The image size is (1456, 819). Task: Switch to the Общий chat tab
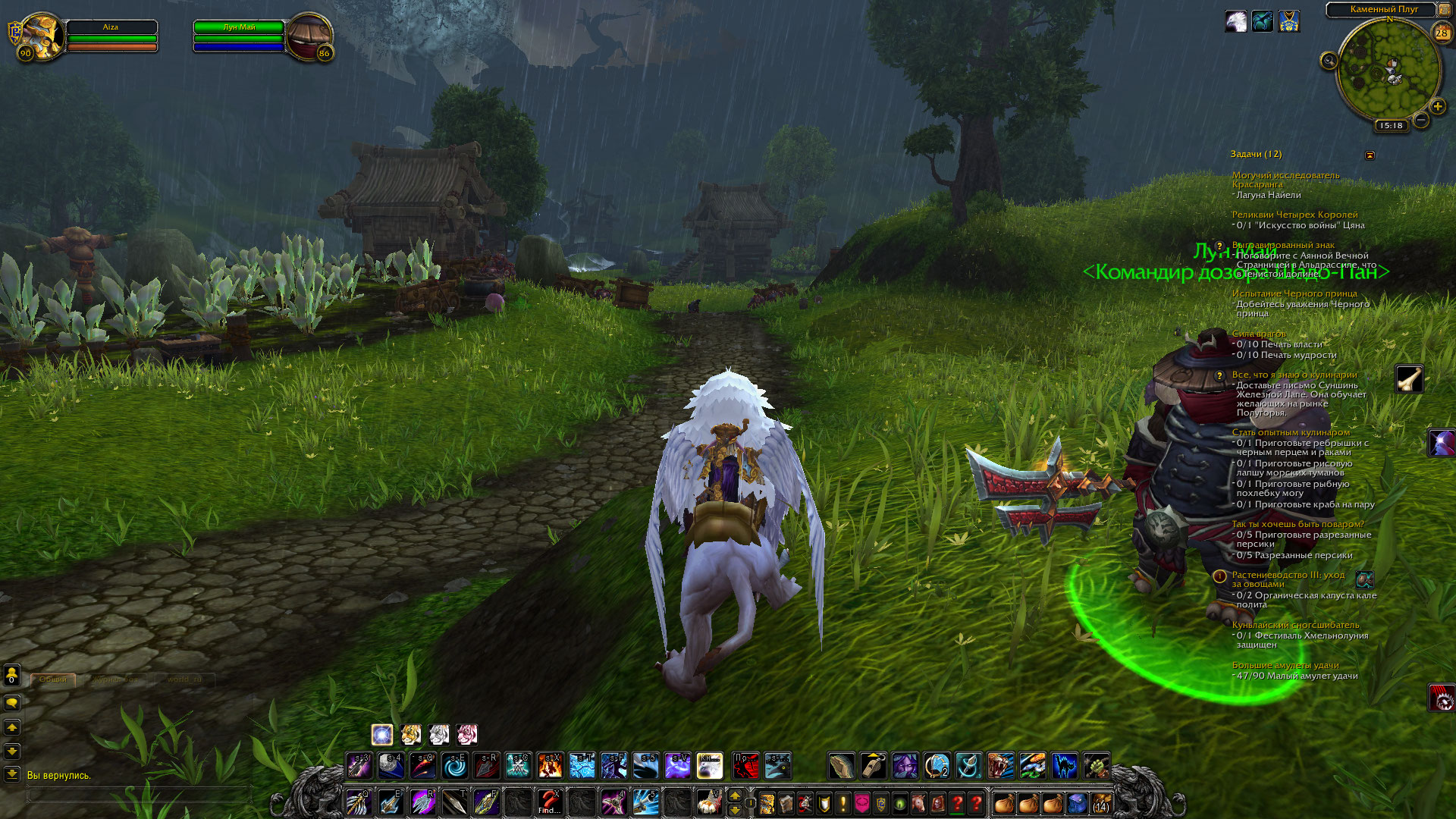(53, 679)
